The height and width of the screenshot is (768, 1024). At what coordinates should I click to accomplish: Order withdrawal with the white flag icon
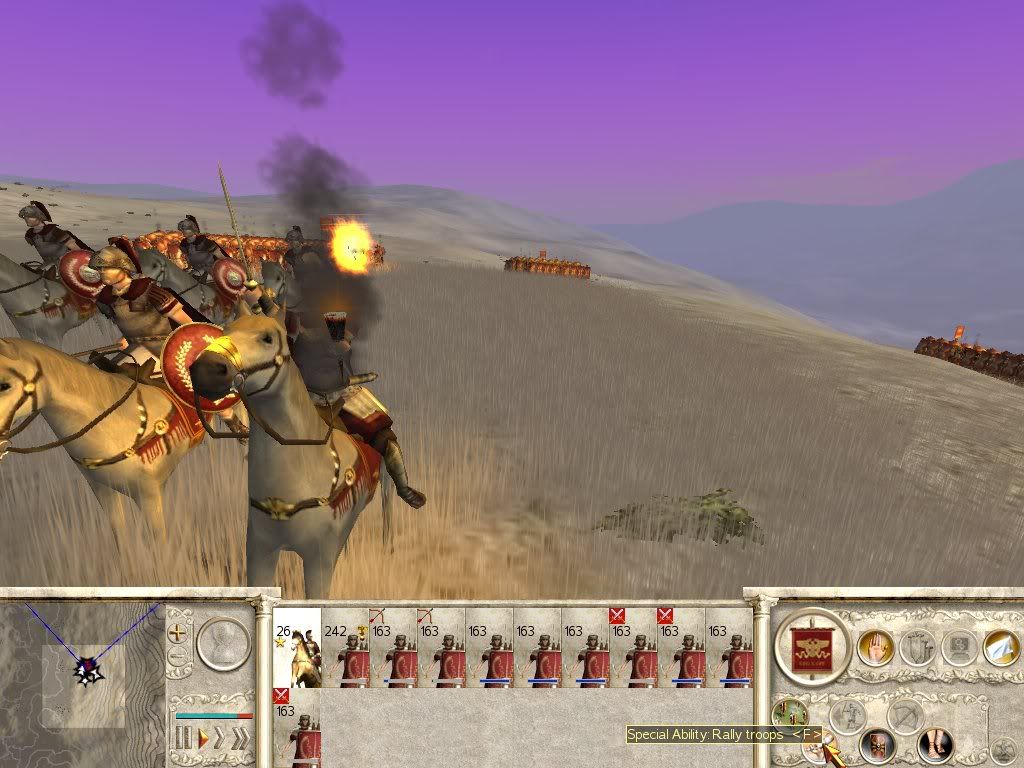click(1000, 647)
